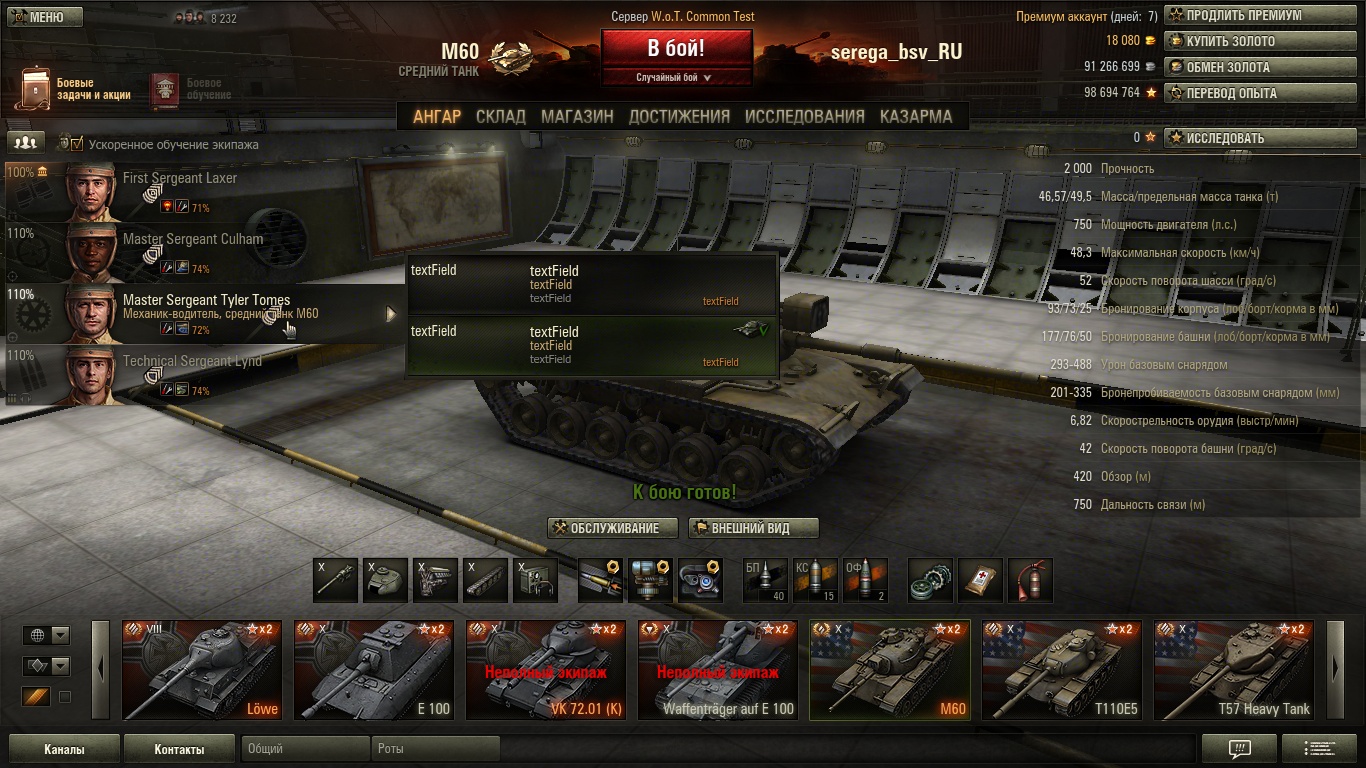Open the main Menu button
Viewport: 1366px width, 768px height.
point(45,17)
